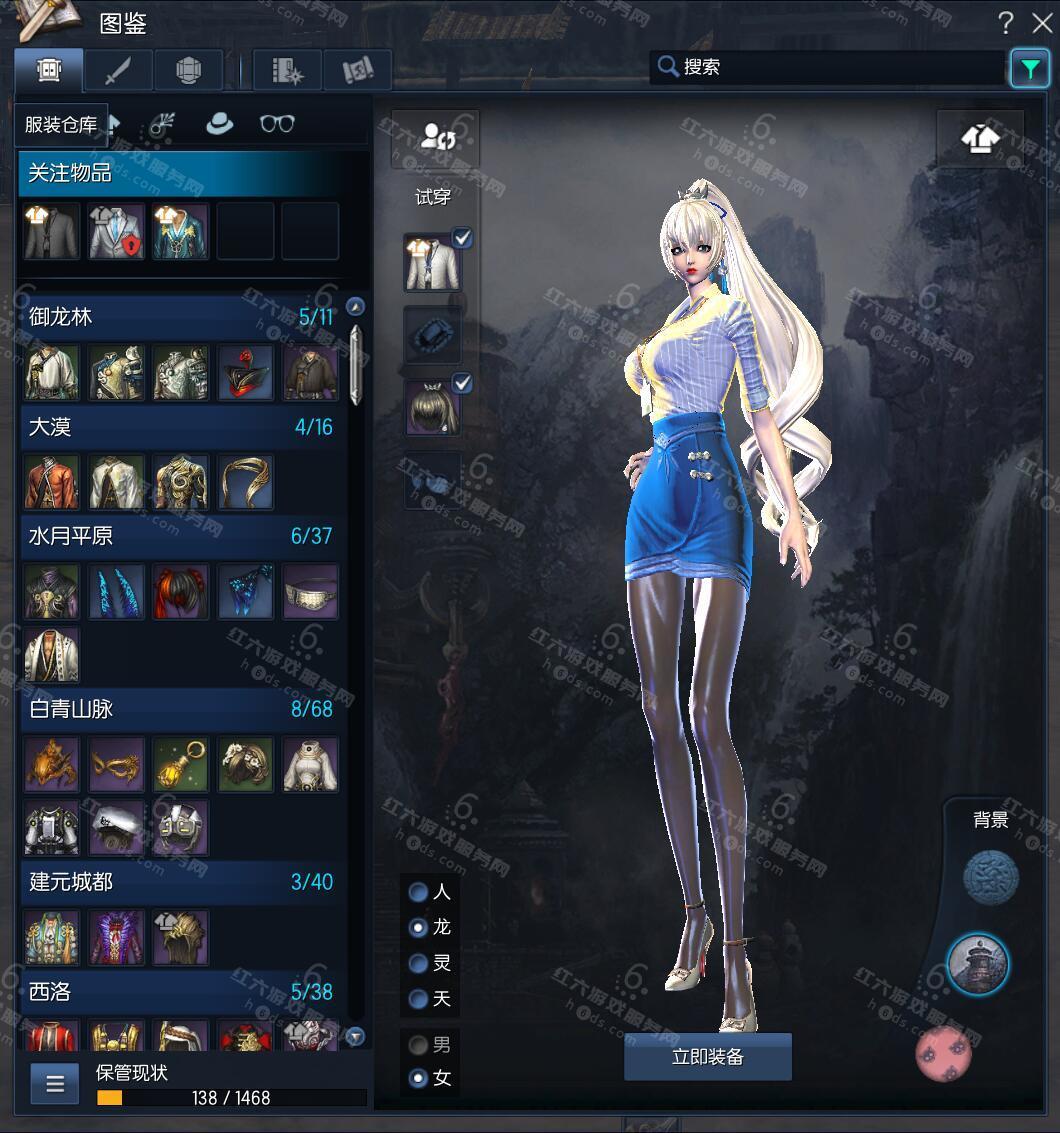Screen dimensions: 1060x1133
Task: Select the hat category icon
Action: 219,123
